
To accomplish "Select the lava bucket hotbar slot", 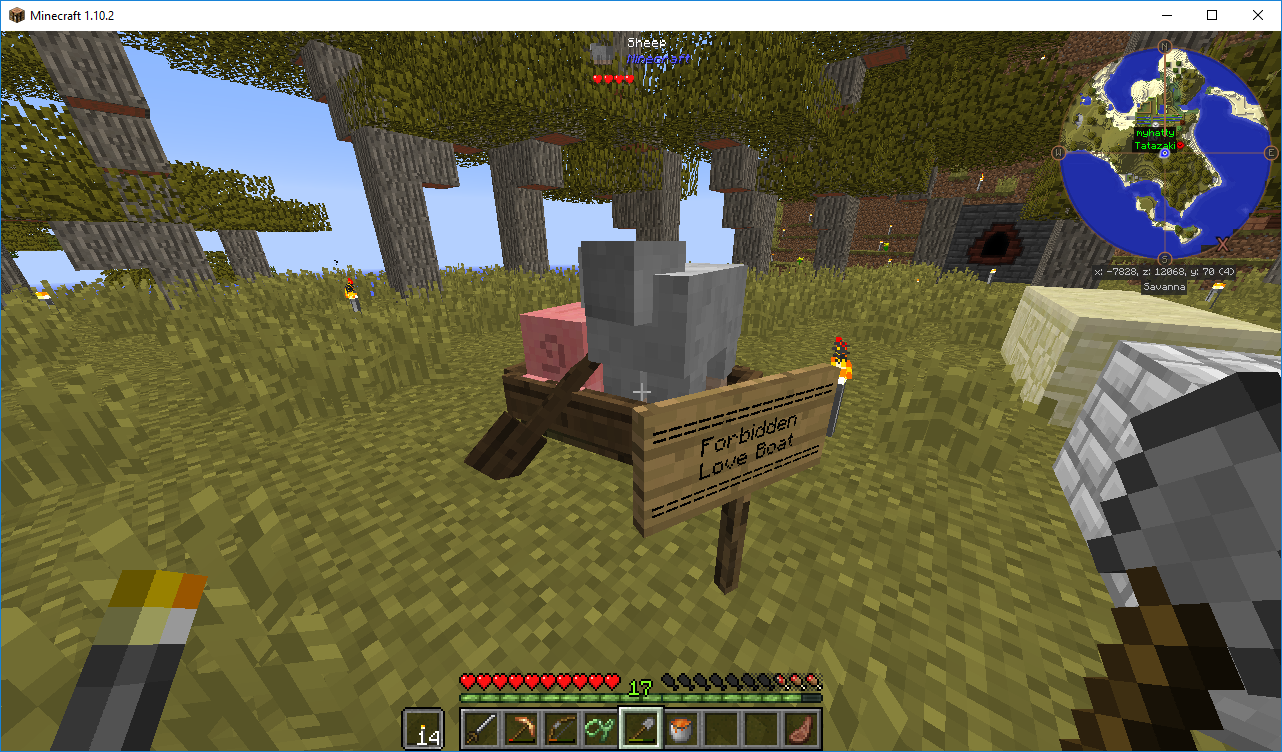I will click(x=680, y=728).
